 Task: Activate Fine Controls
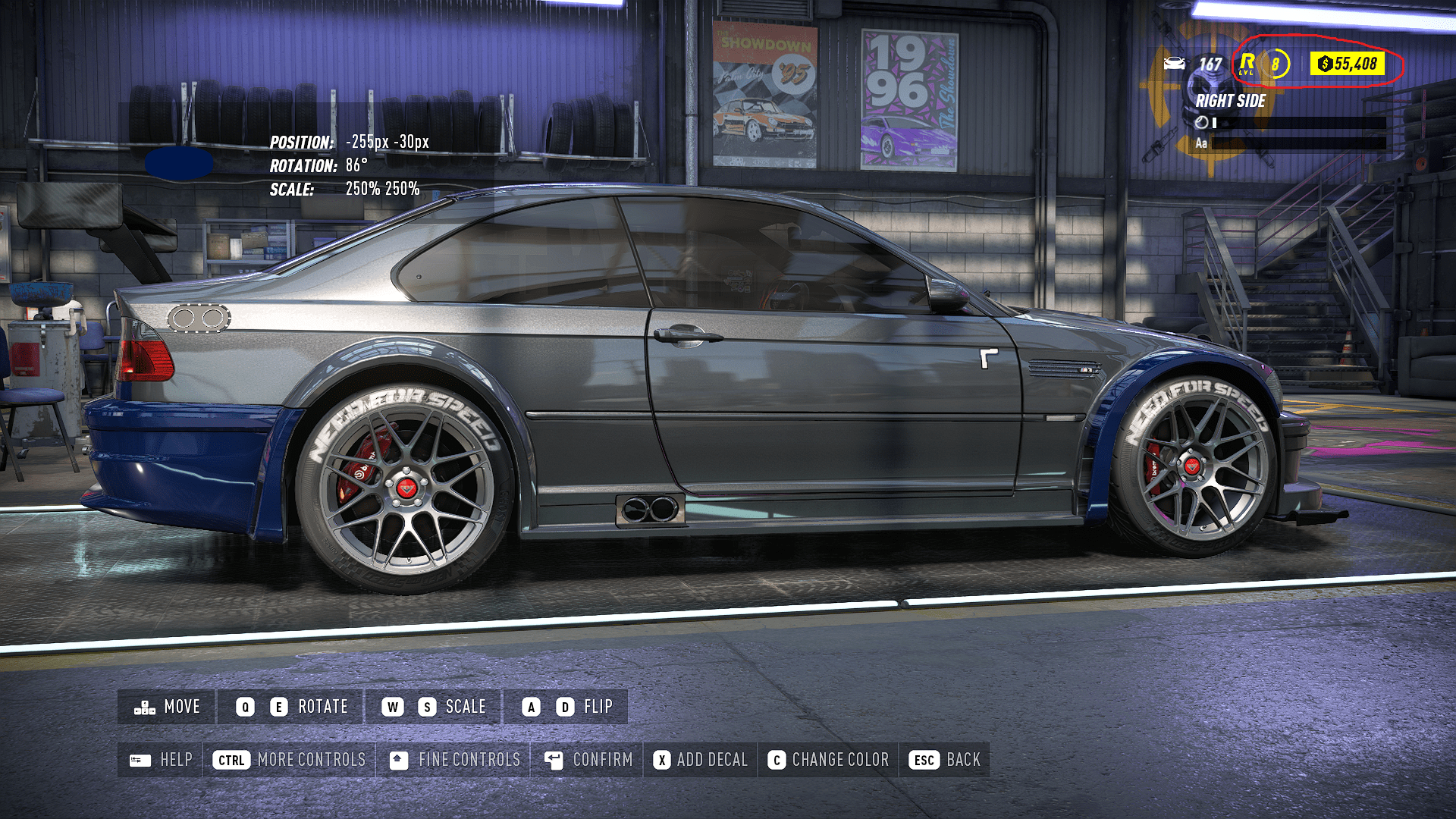[x=454, y=760]
